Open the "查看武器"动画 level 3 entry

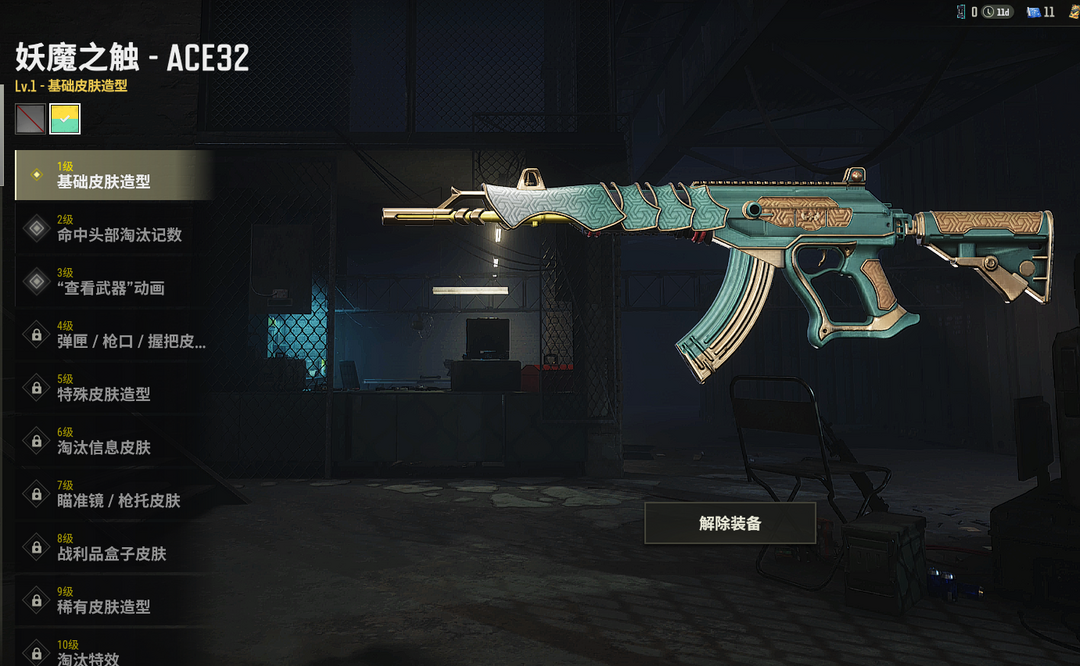point(112,281)
